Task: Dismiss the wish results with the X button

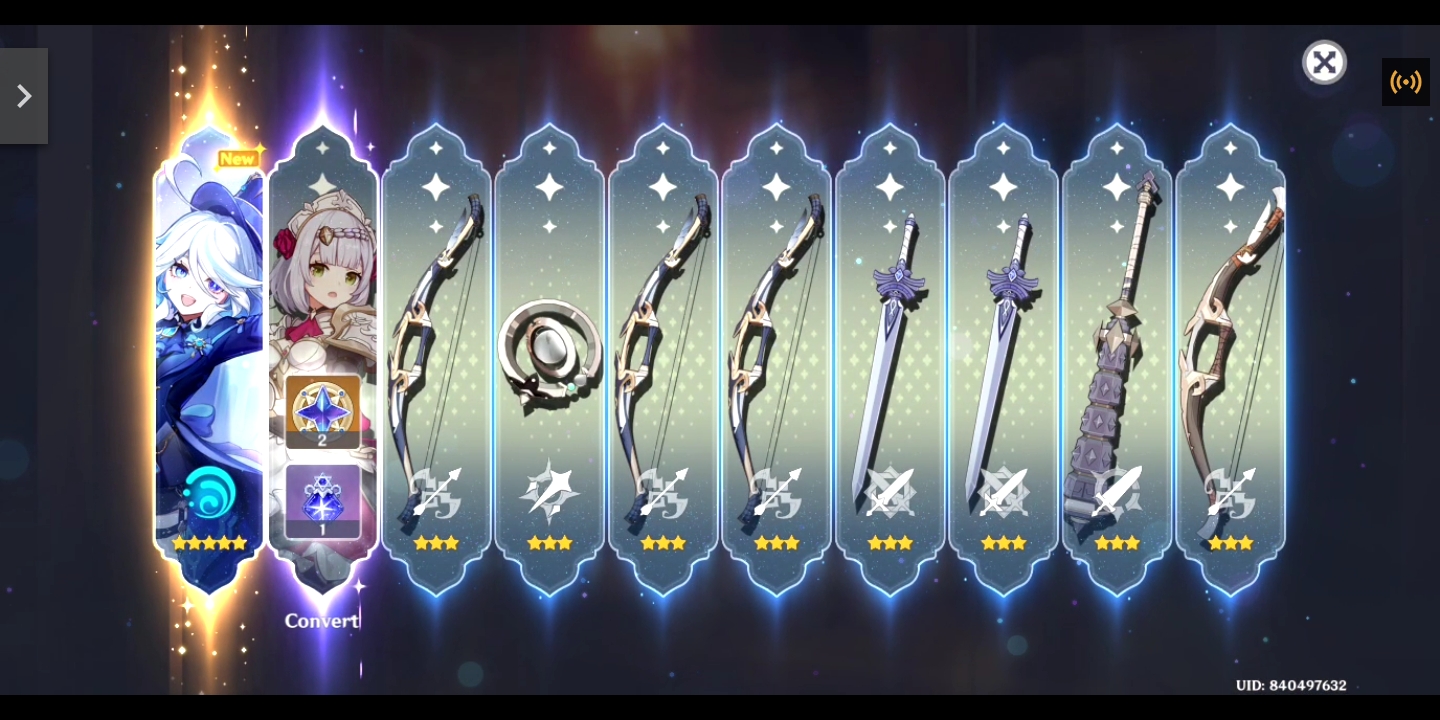Action: 1324,61
